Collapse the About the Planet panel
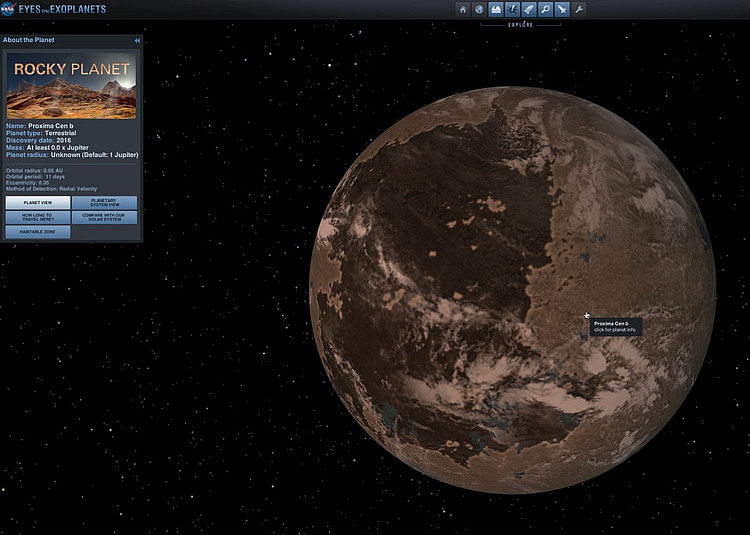 (x=137, y=40)
